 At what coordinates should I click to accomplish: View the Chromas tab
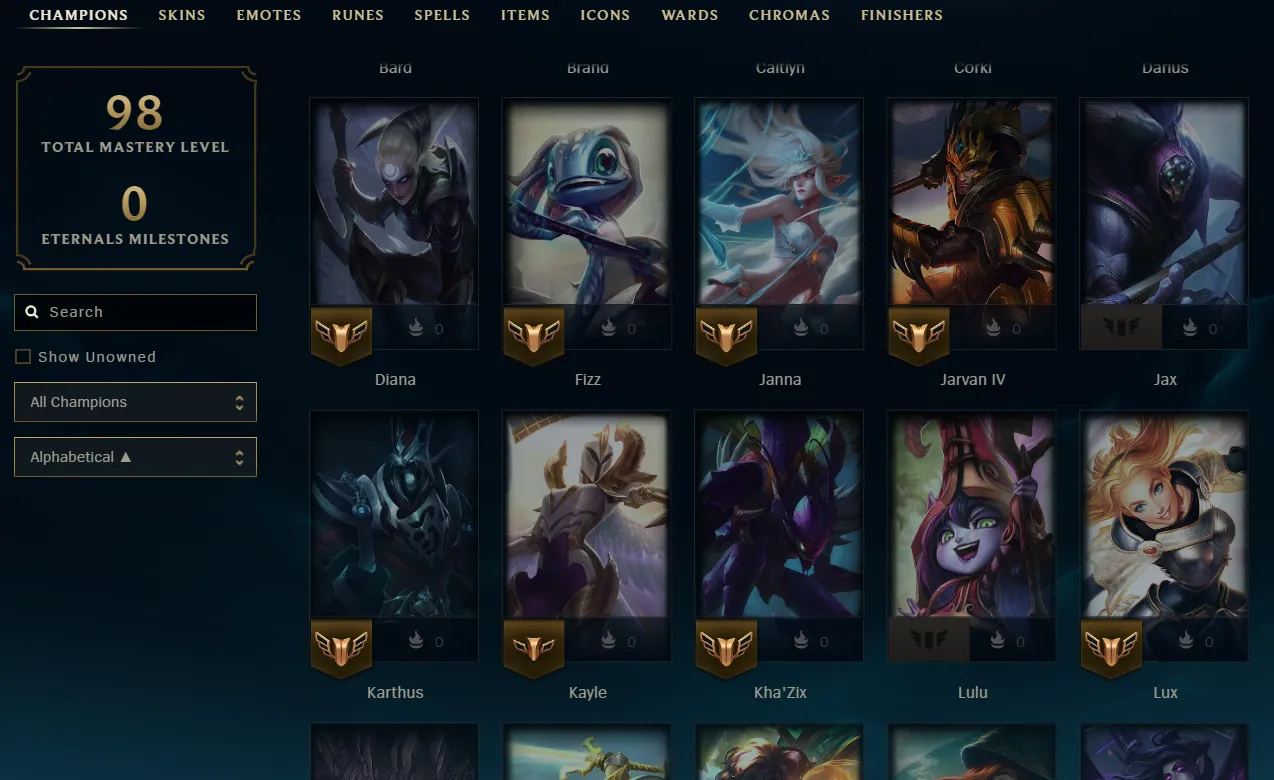click(x=789, y=15)
